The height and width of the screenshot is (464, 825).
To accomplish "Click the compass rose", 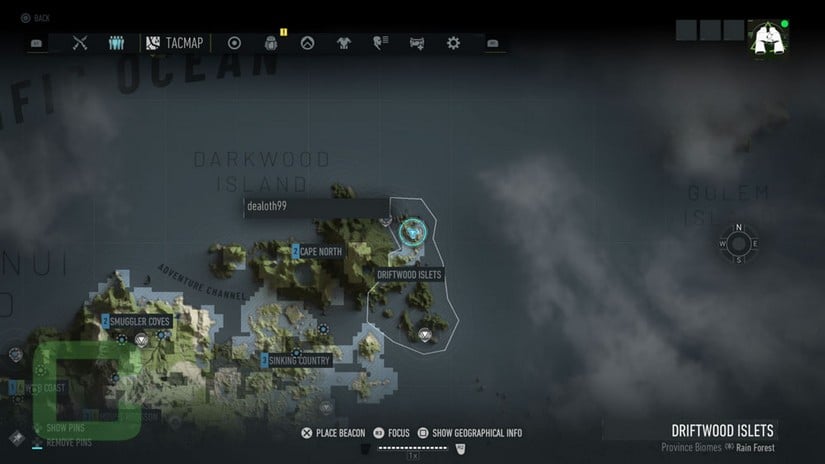I will (738, 243).
